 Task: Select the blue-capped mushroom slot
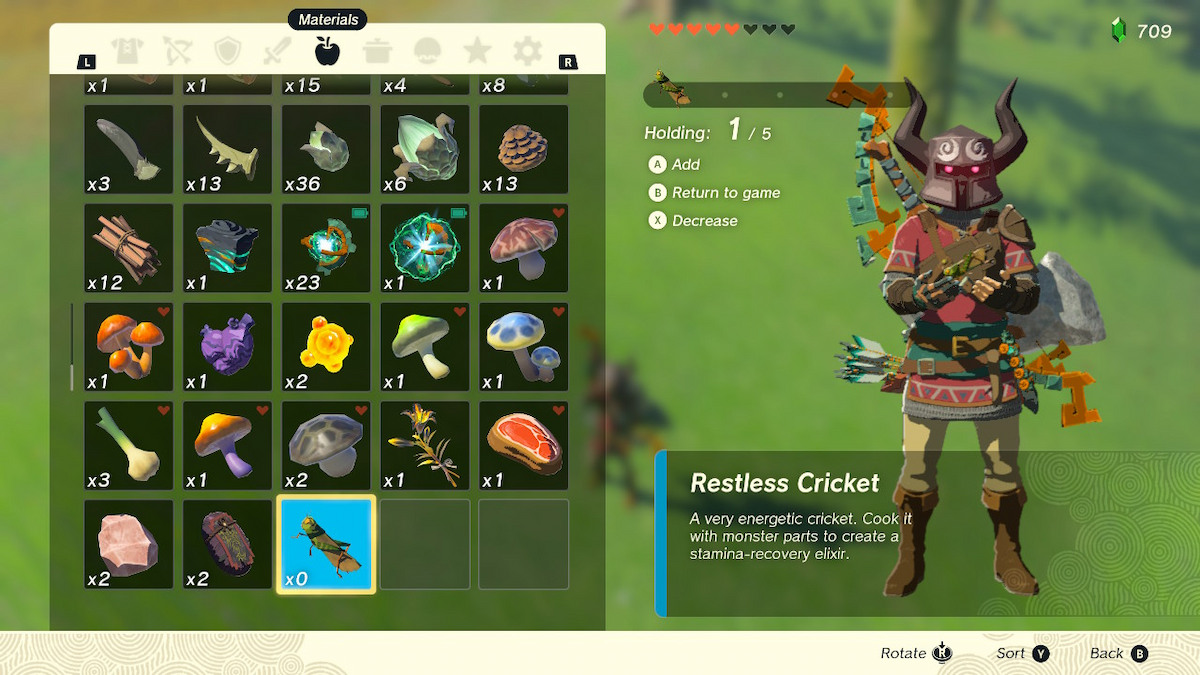tap(523, 347)
